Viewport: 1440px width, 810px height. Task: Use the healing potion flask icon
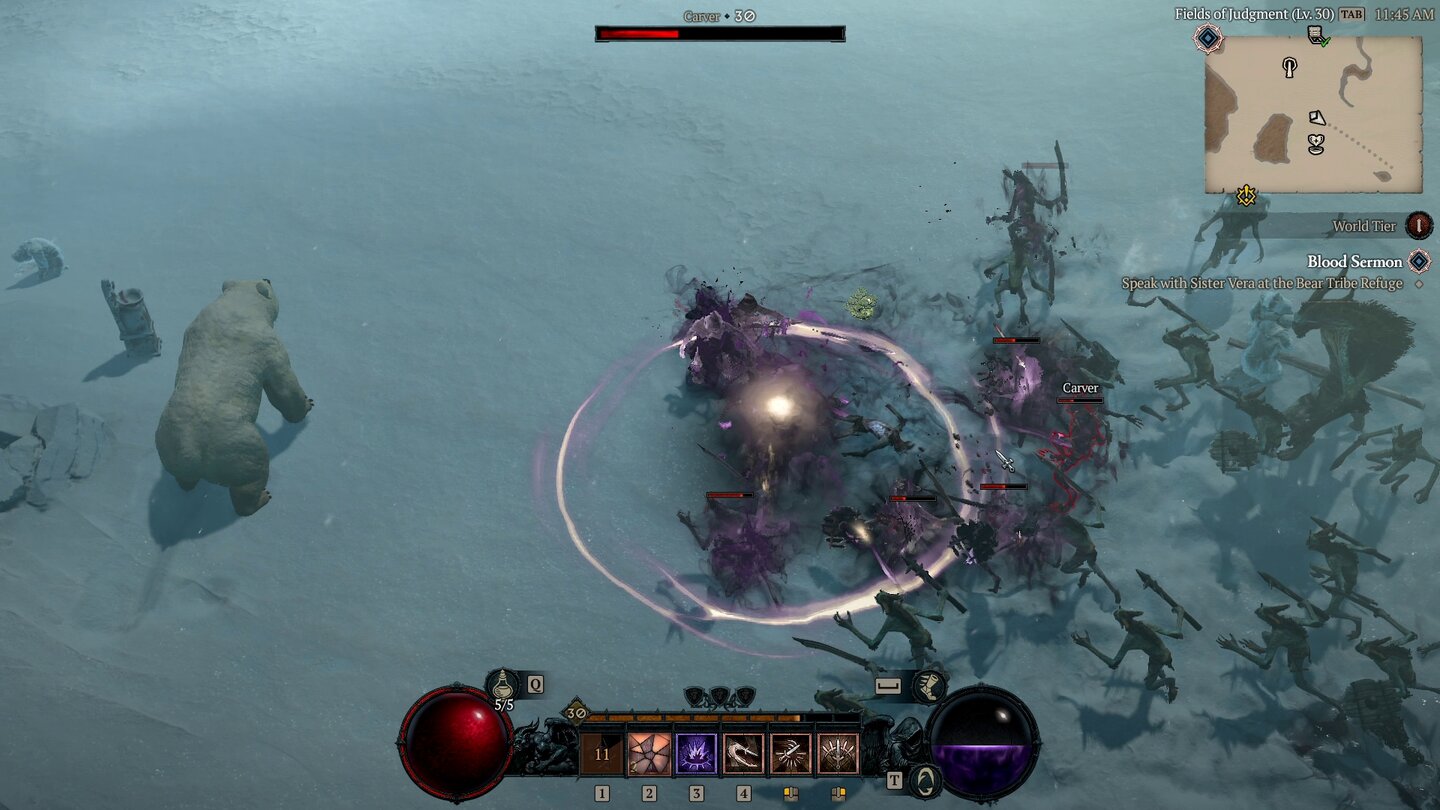tap(503, 685)
